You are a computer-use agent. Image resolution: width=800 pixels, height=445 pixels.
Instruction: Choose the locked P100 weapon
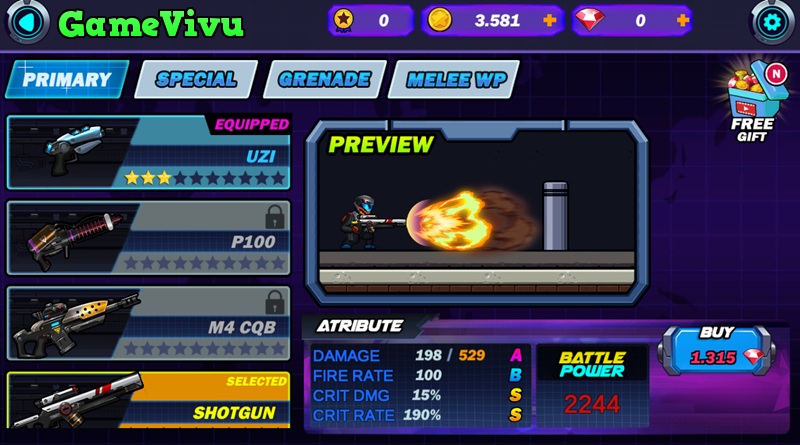pos(148,238)
